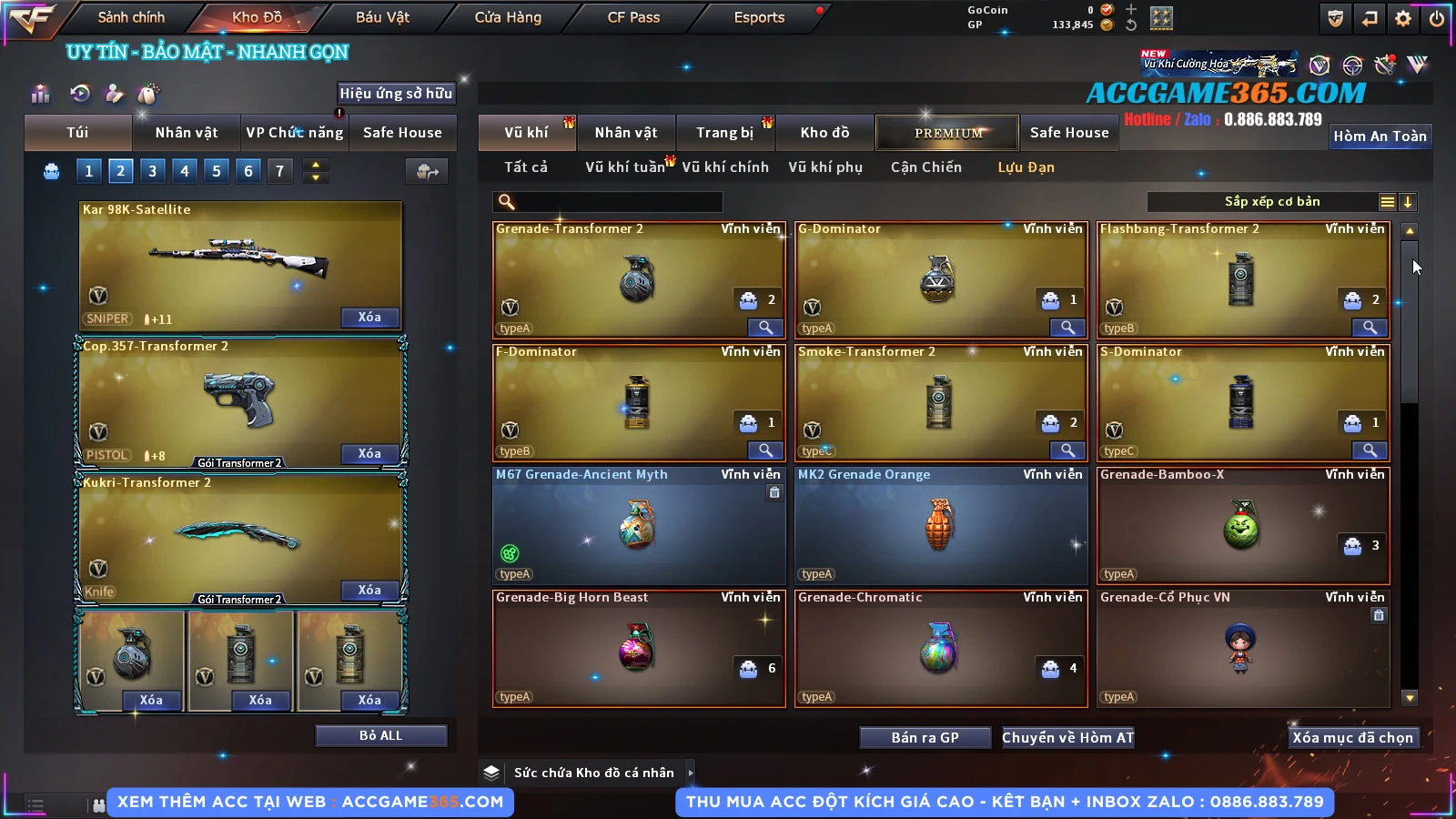Open the CF Pass menu
This screenshot has height=819, width=1456.
click(x=633, y=17)
